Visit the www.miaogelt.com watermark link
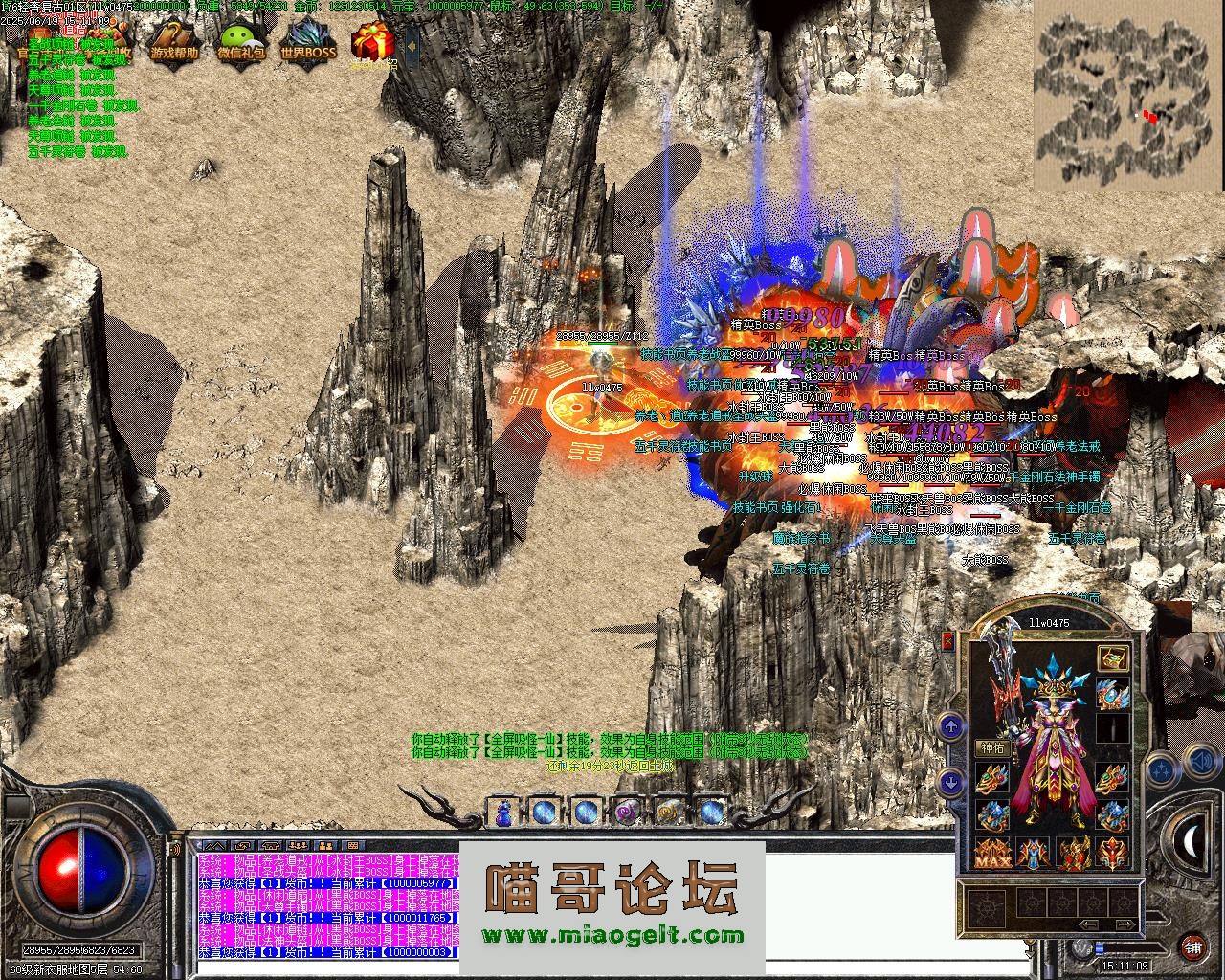The height and width of the screenshot is (980, 1225). click(x=612, y=936)
